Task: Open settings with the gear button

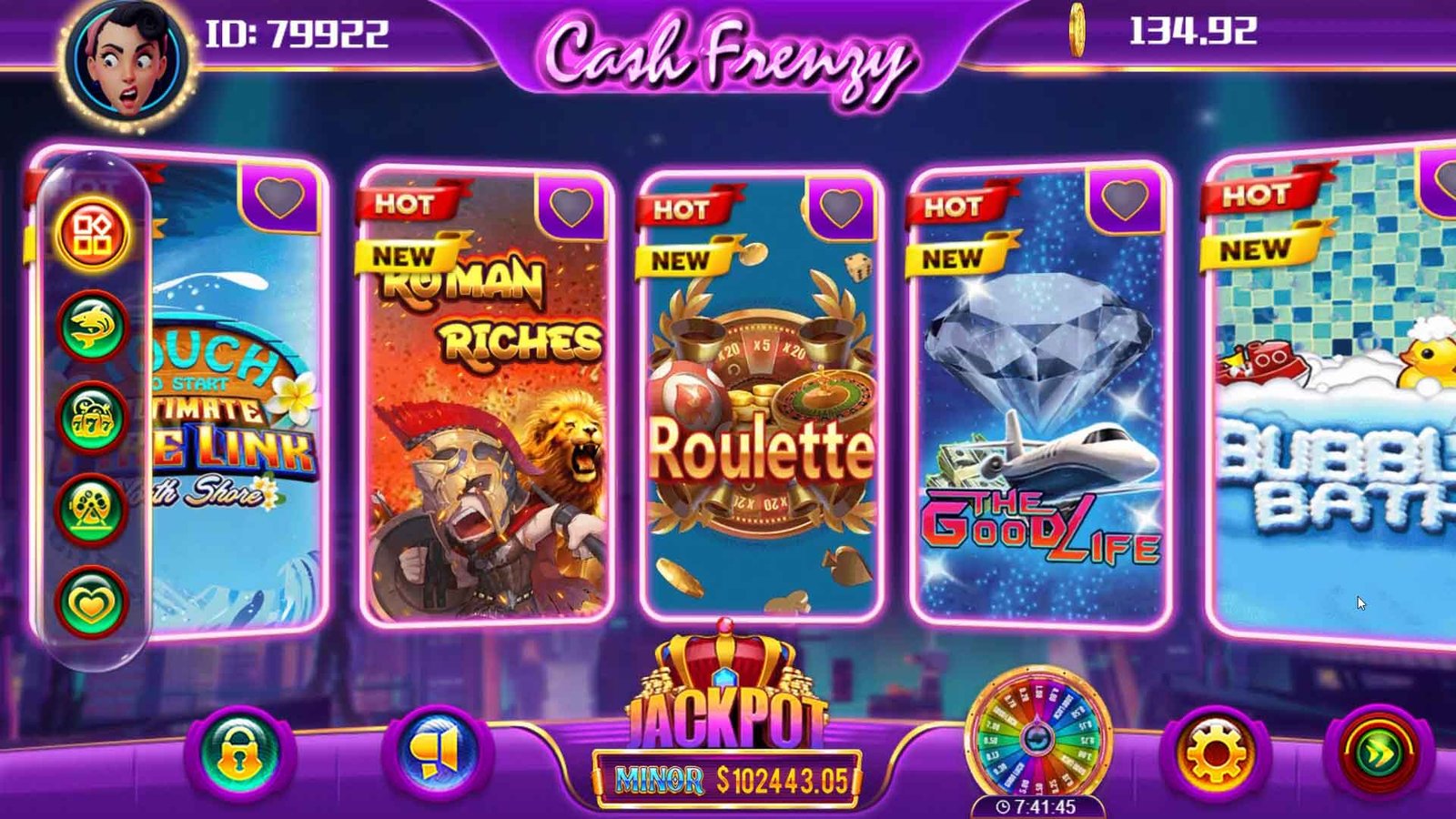Action: point(1216,753)
